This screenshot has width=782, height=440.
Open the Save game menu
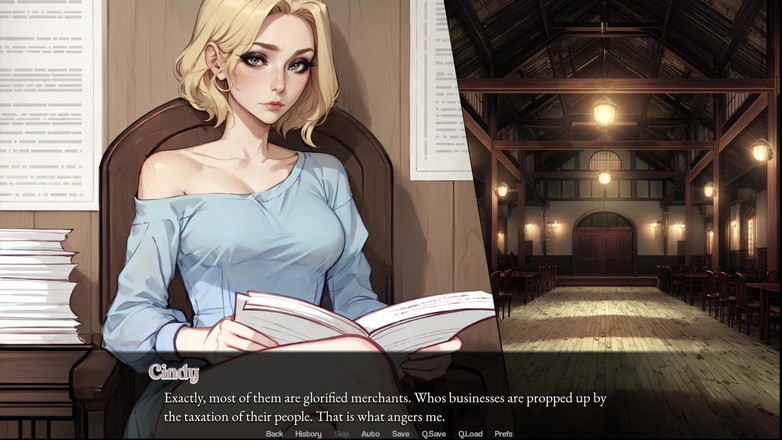tap(400, 434)
